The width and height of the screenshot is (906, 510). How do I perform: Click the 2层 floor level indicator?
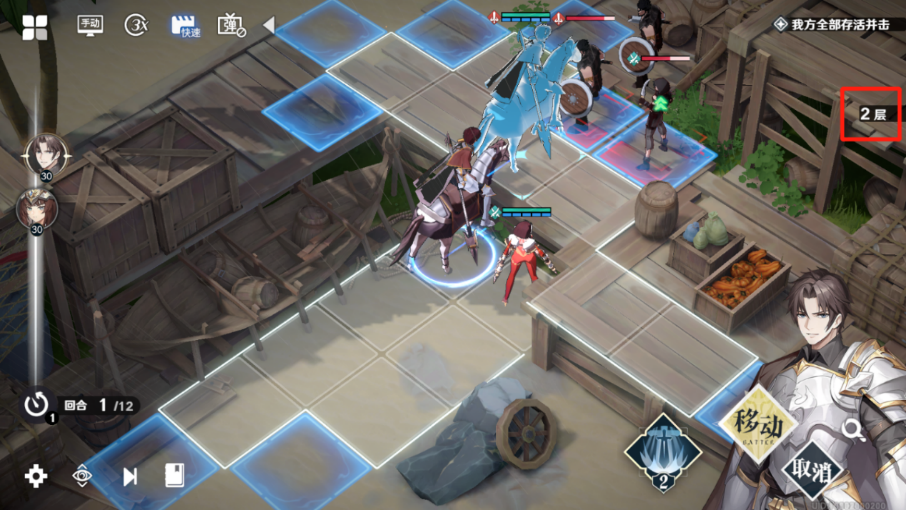pyautogui.click(x=873, y=115)
